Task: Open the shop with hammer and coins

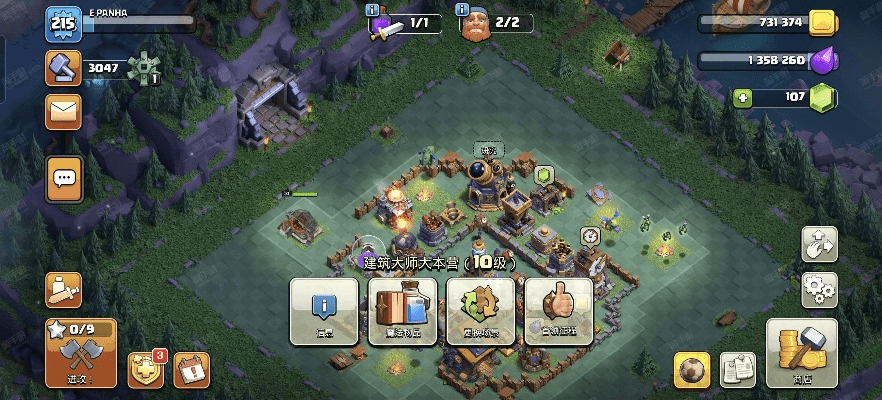Action: (802, 353)
